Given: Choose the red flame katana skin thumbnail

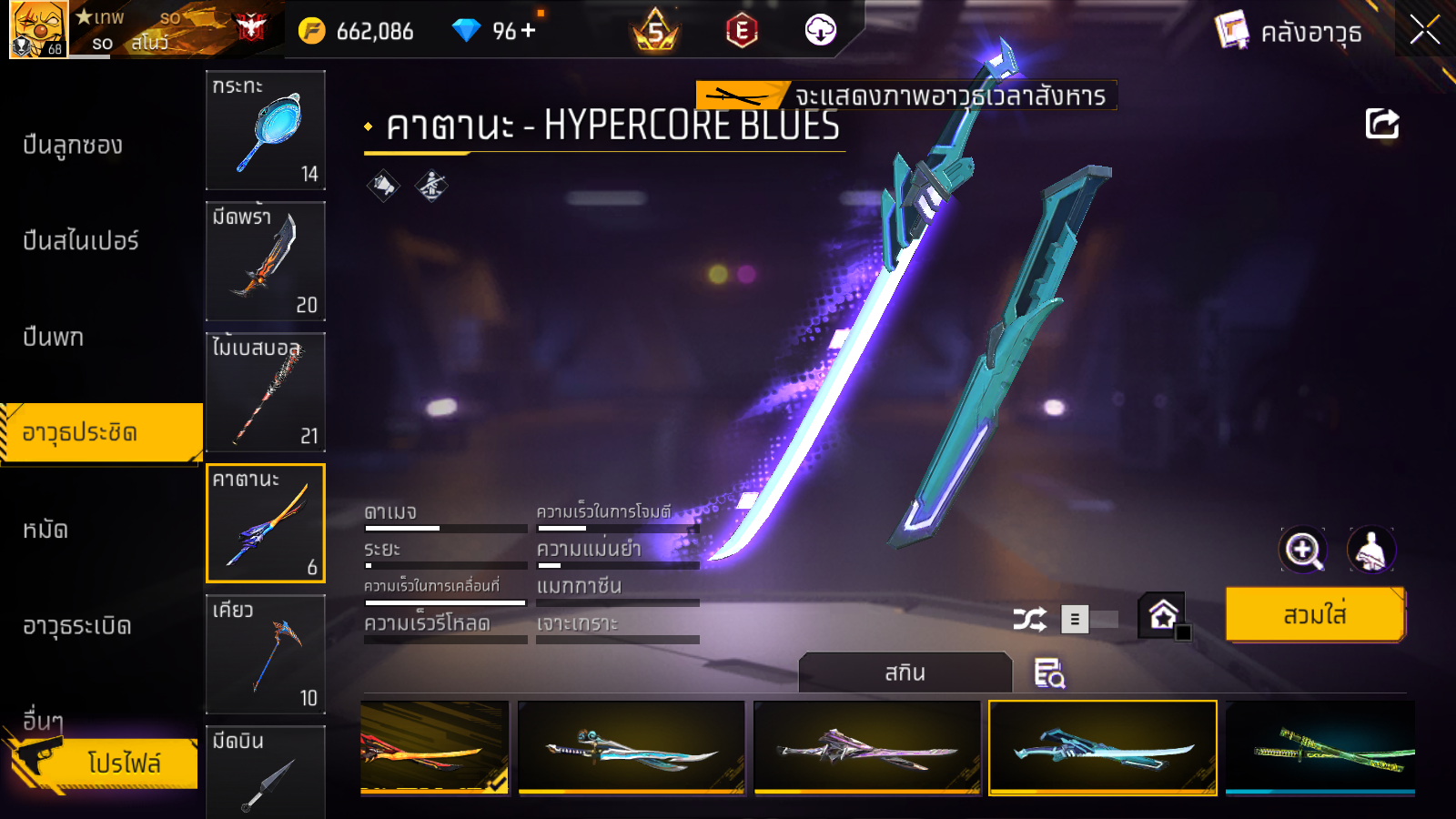Looking at the screenshot, I should pyautogui.click(x=434, y=748).
